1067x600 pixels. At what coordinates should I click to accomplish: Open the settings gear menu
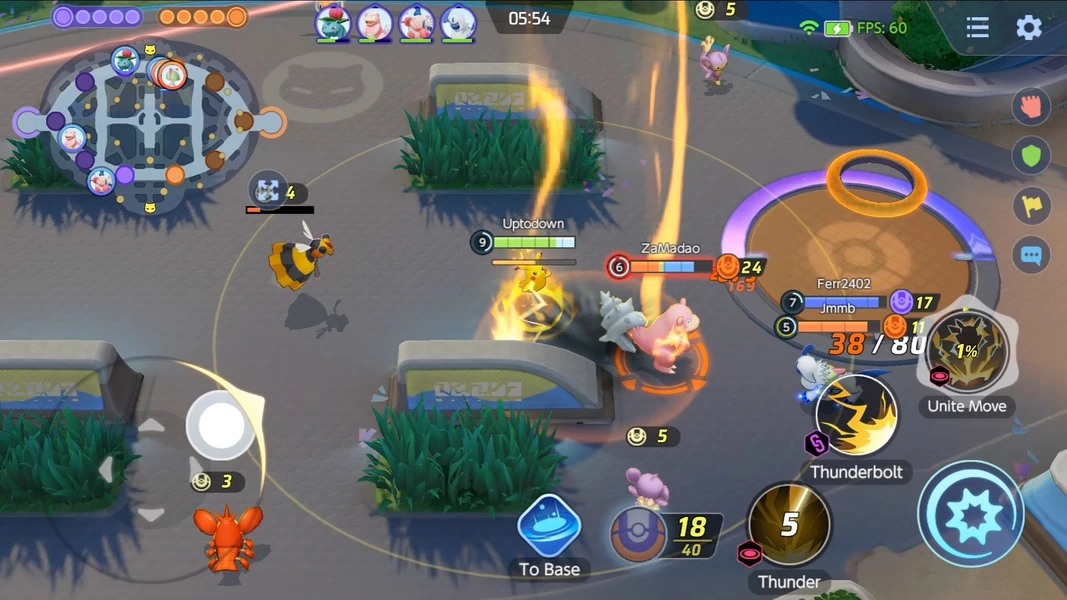pos(1029,28)
